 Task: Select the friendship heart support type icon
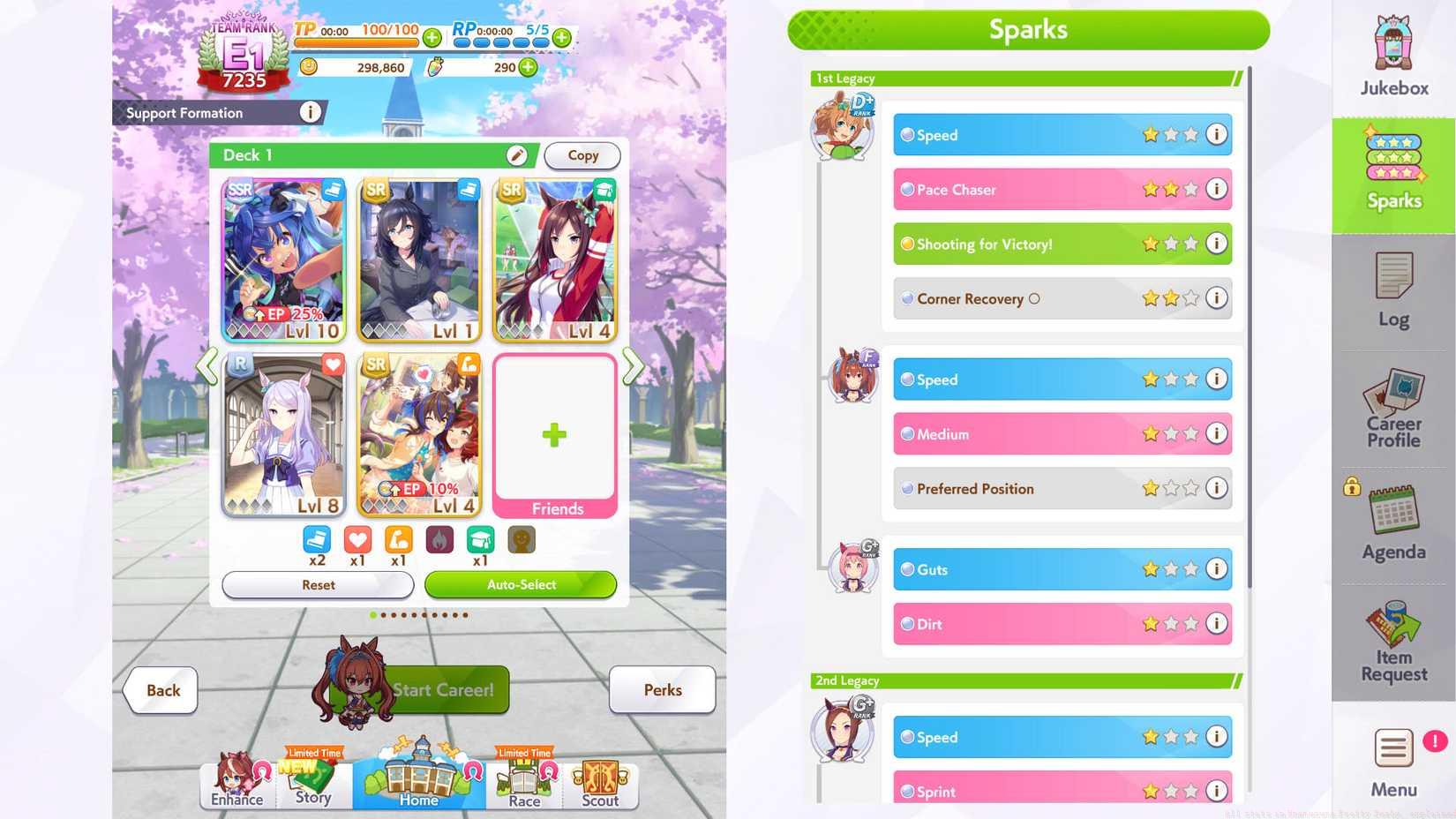(357, 540)
